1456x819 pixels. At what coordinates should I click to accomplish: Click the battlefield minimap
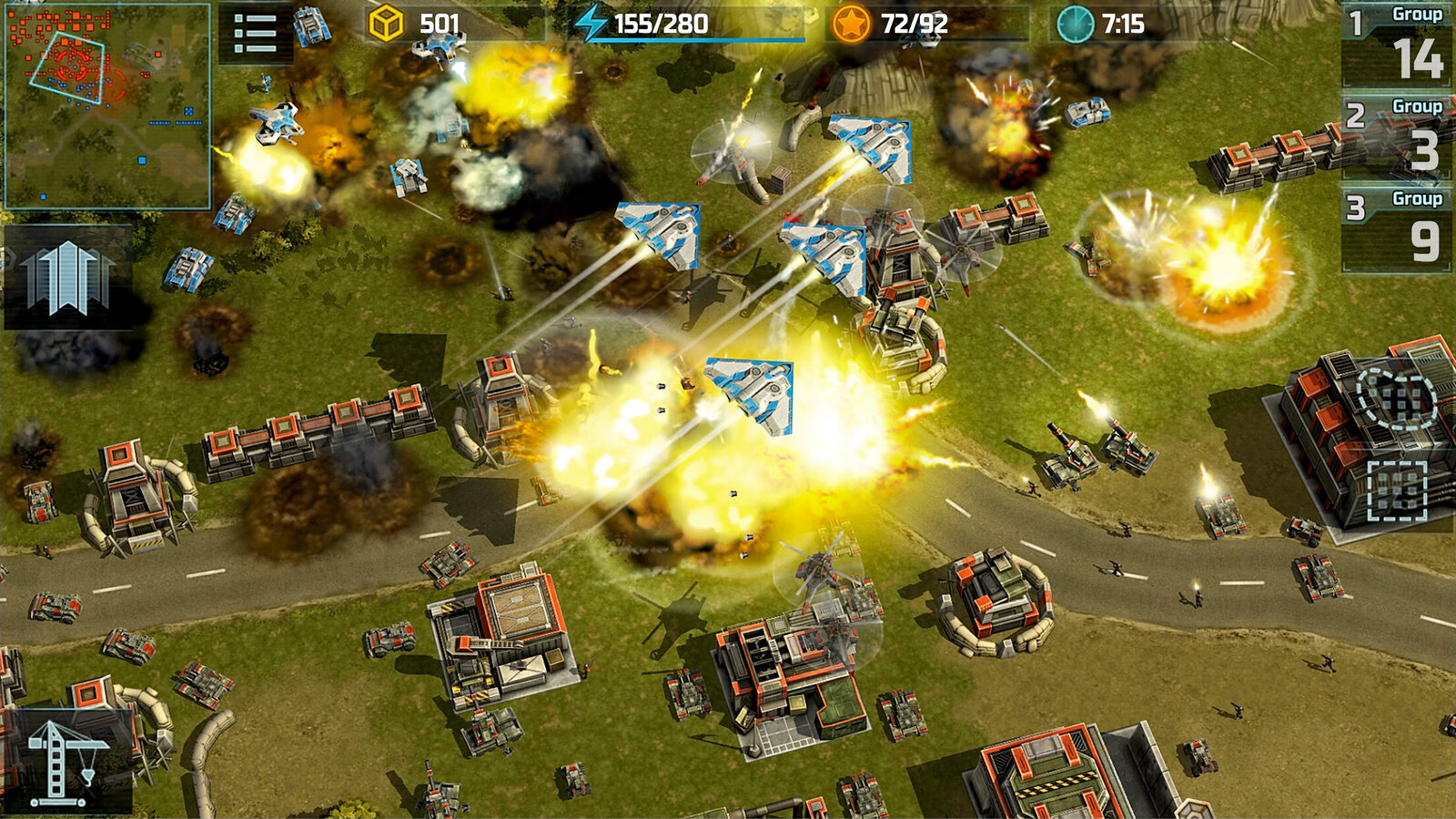coord(107,106)
